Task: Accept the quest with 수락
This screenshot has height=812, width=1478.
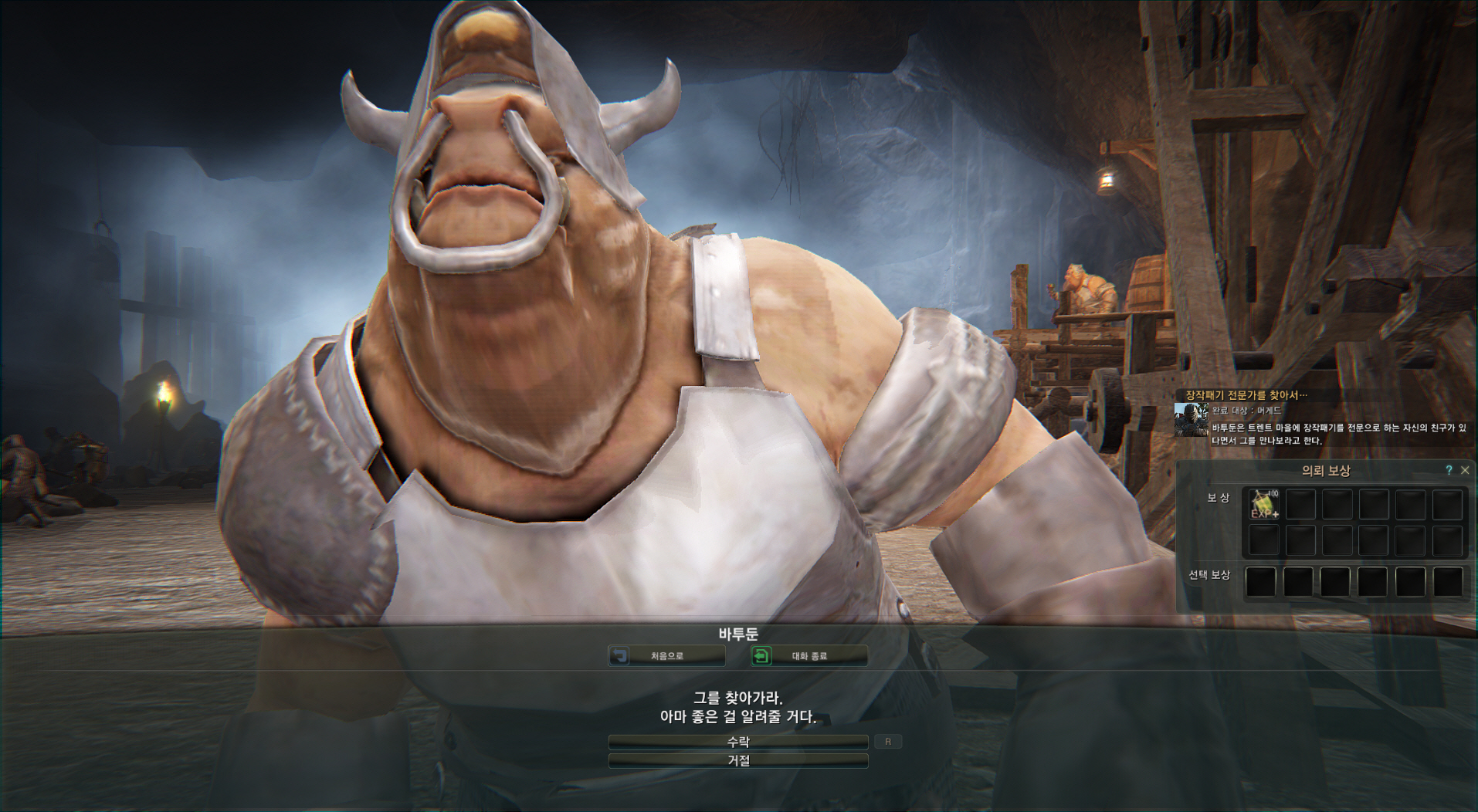Action: click(x=737, y=742)
